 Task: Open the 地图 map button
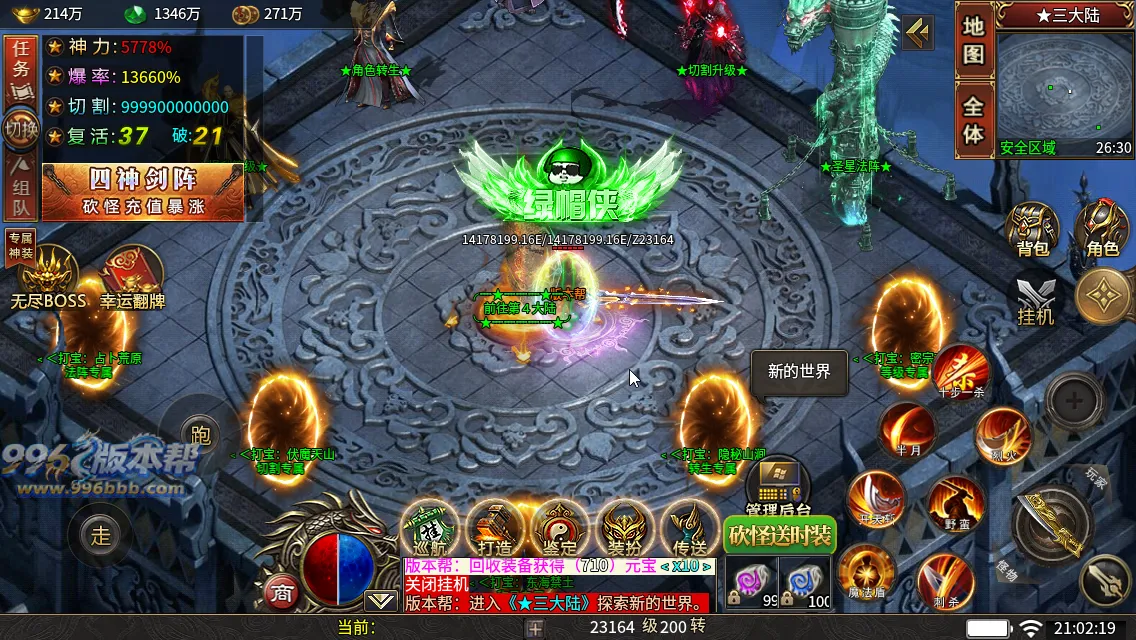pyautogui.click(x=973, y=42)
